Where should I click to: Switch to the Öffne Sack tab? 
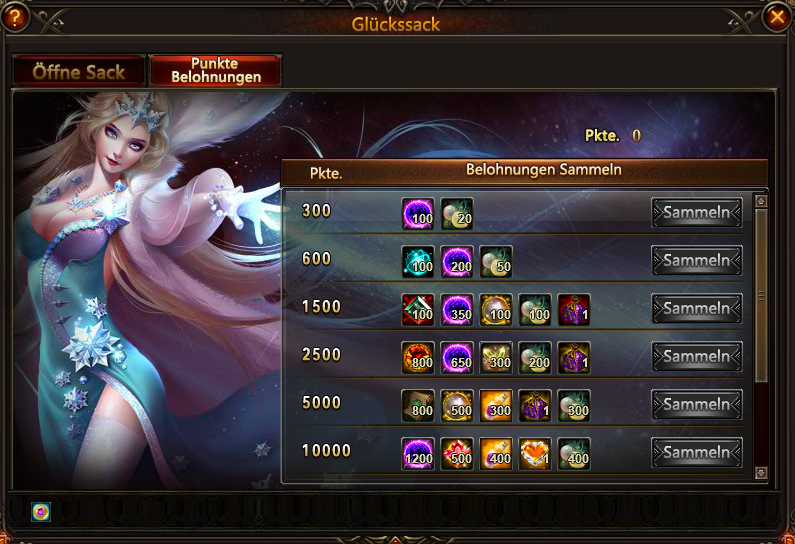[78, 71]
